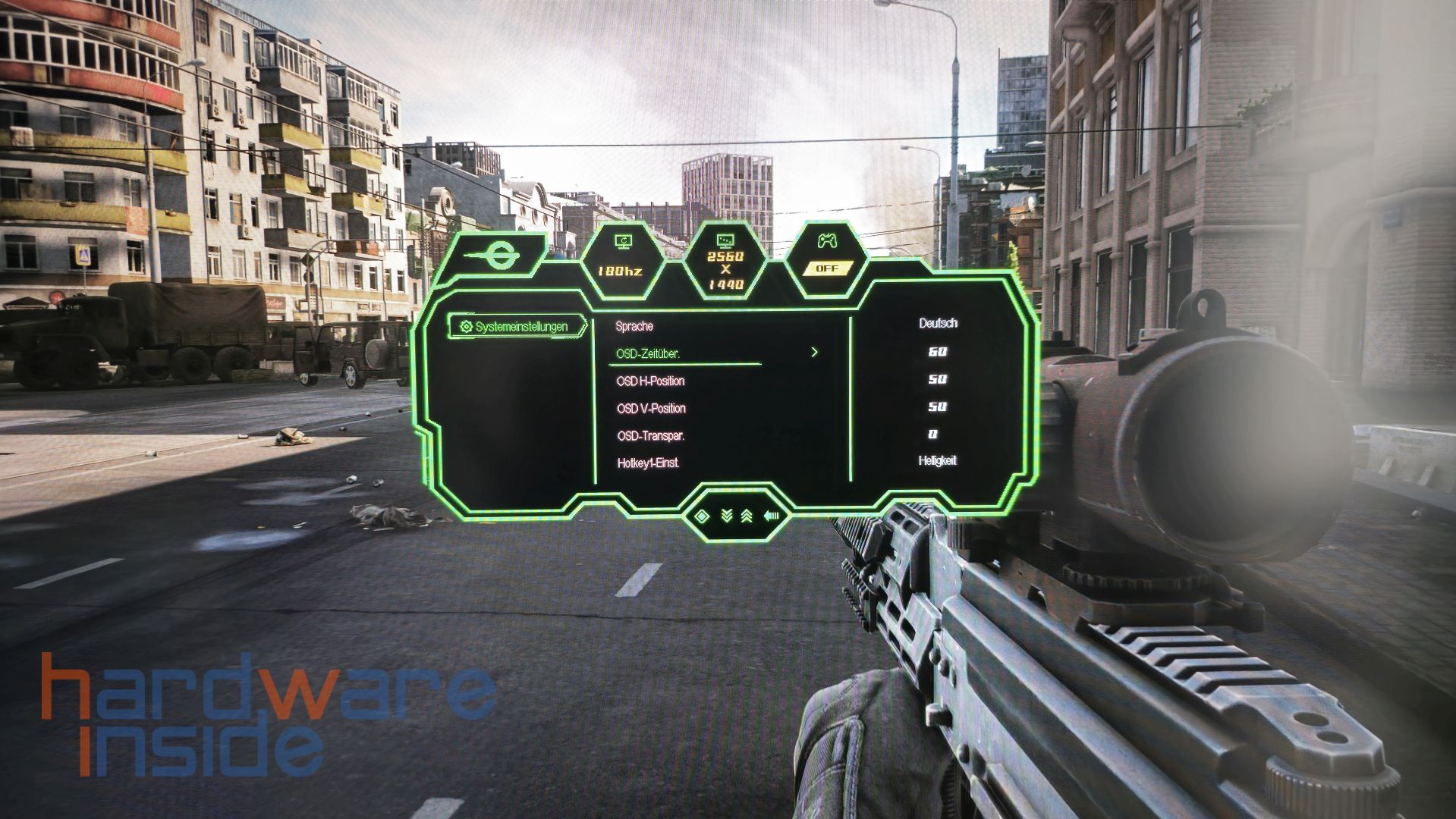Viewport: 1456px width, 819px height.
Task: Select the OSD H-Position entry
Action: 650,381
